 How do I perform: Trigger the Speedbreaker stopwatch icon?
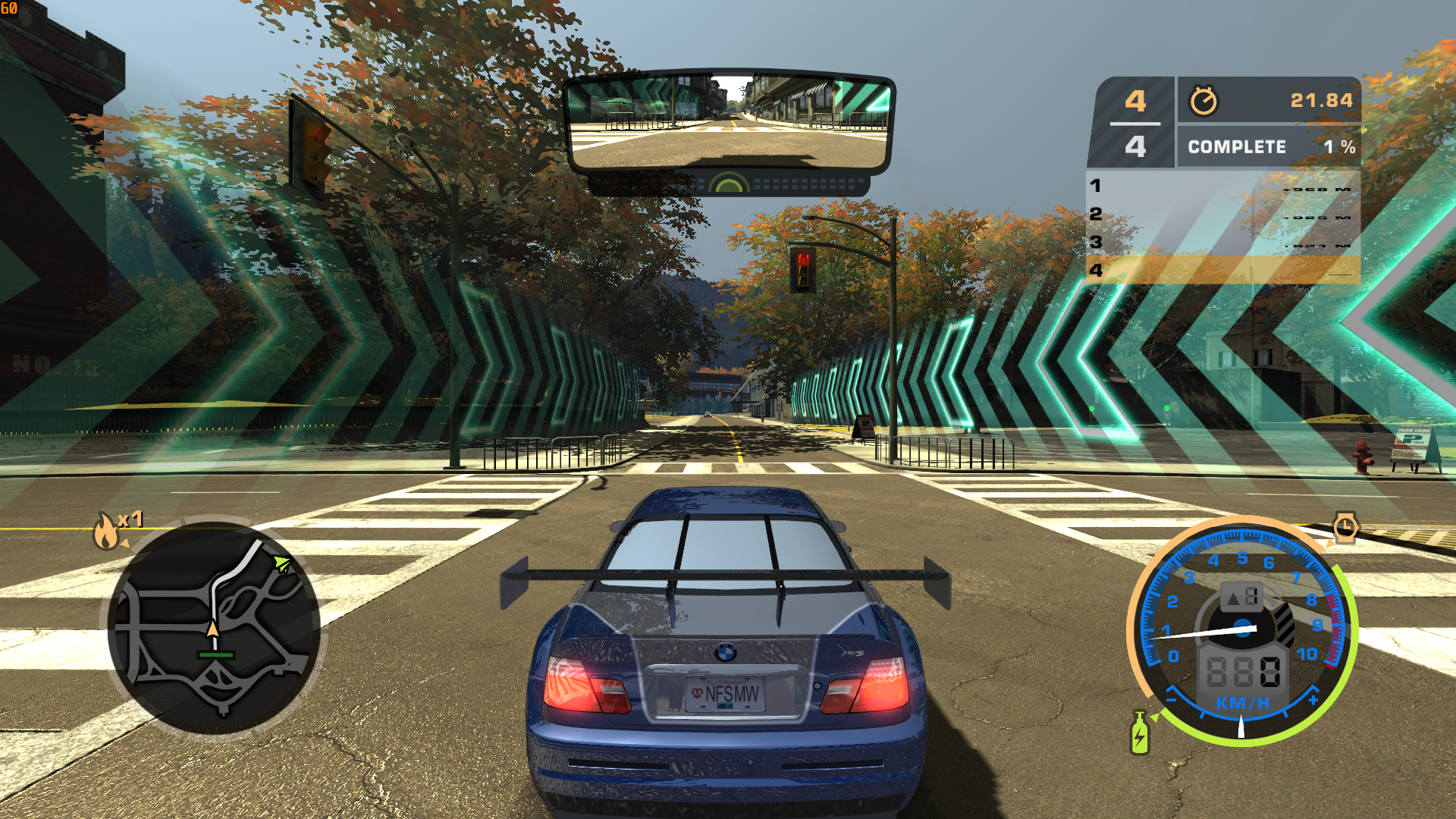[1345, 527]
